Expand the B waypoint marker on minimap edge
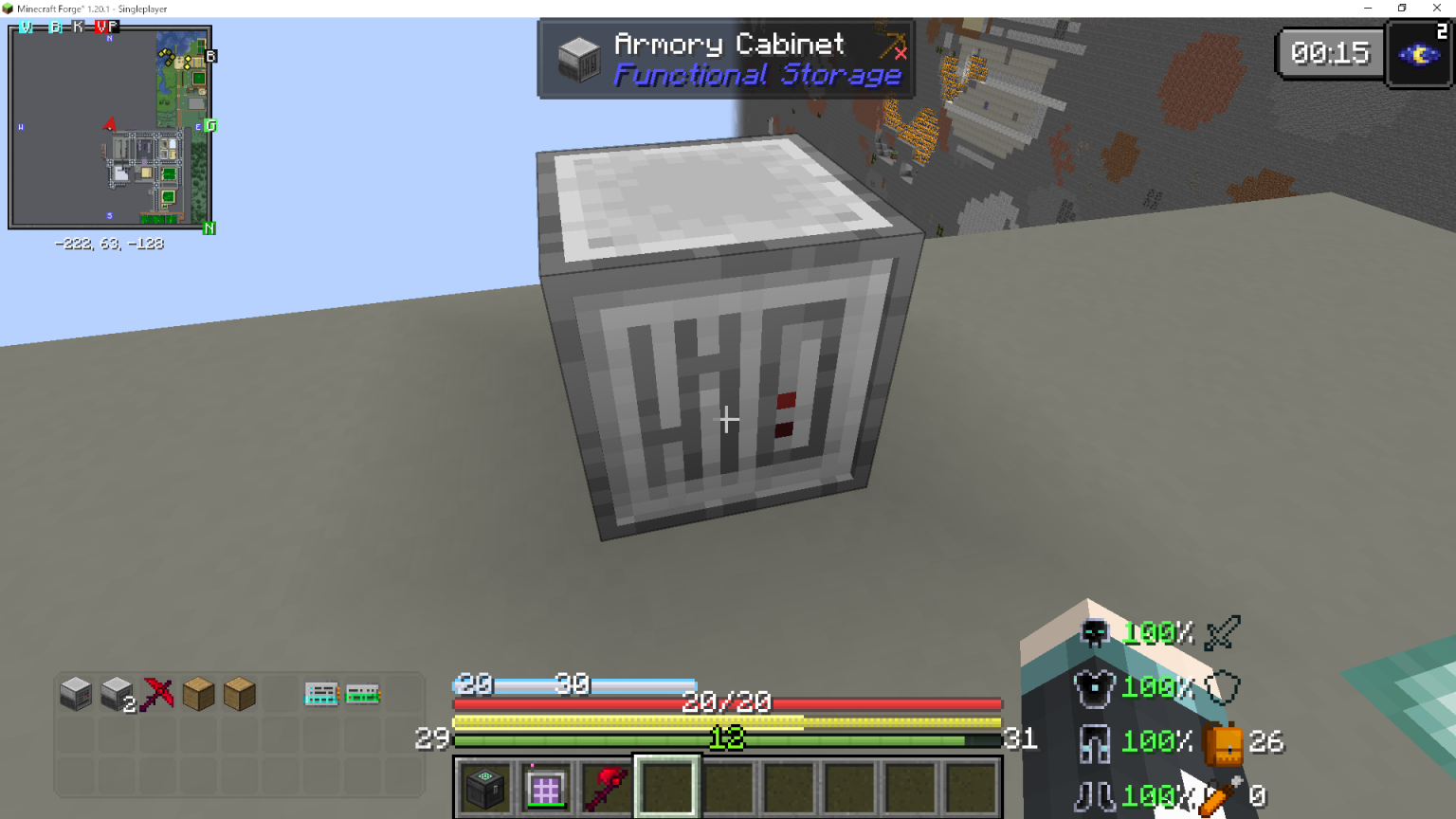Screen dimensions: 1456x819 [x=209, y=56]
